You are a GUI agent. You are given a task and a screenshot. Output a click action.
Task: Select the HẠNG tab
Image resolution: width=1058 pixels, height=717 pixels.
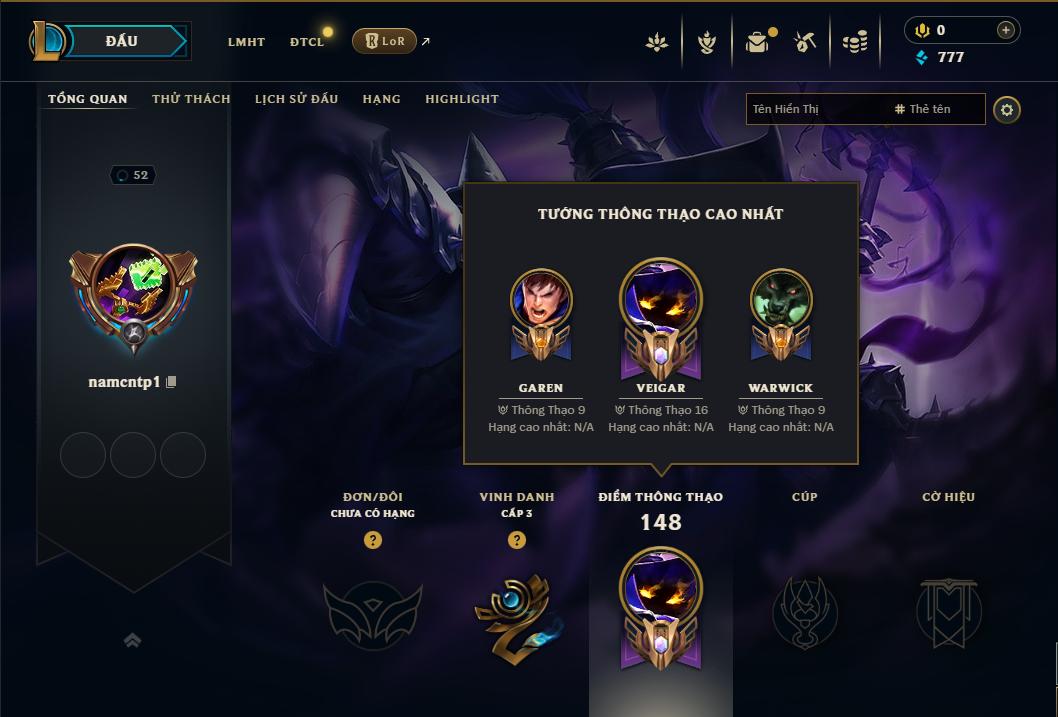(x=381, y=99)
